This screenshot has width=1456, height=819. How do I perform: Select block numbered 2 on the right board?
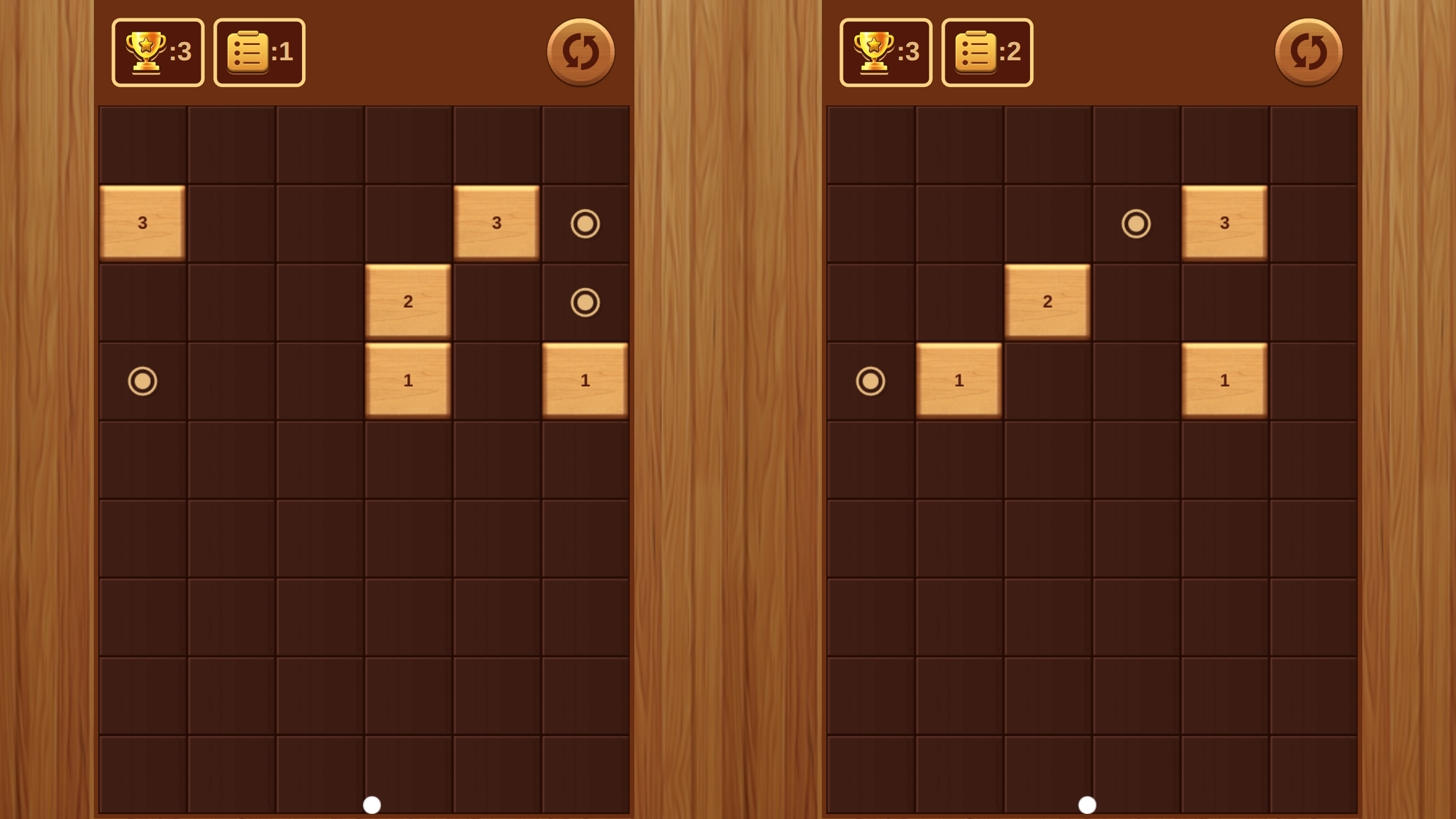(x=1046, y=301)
